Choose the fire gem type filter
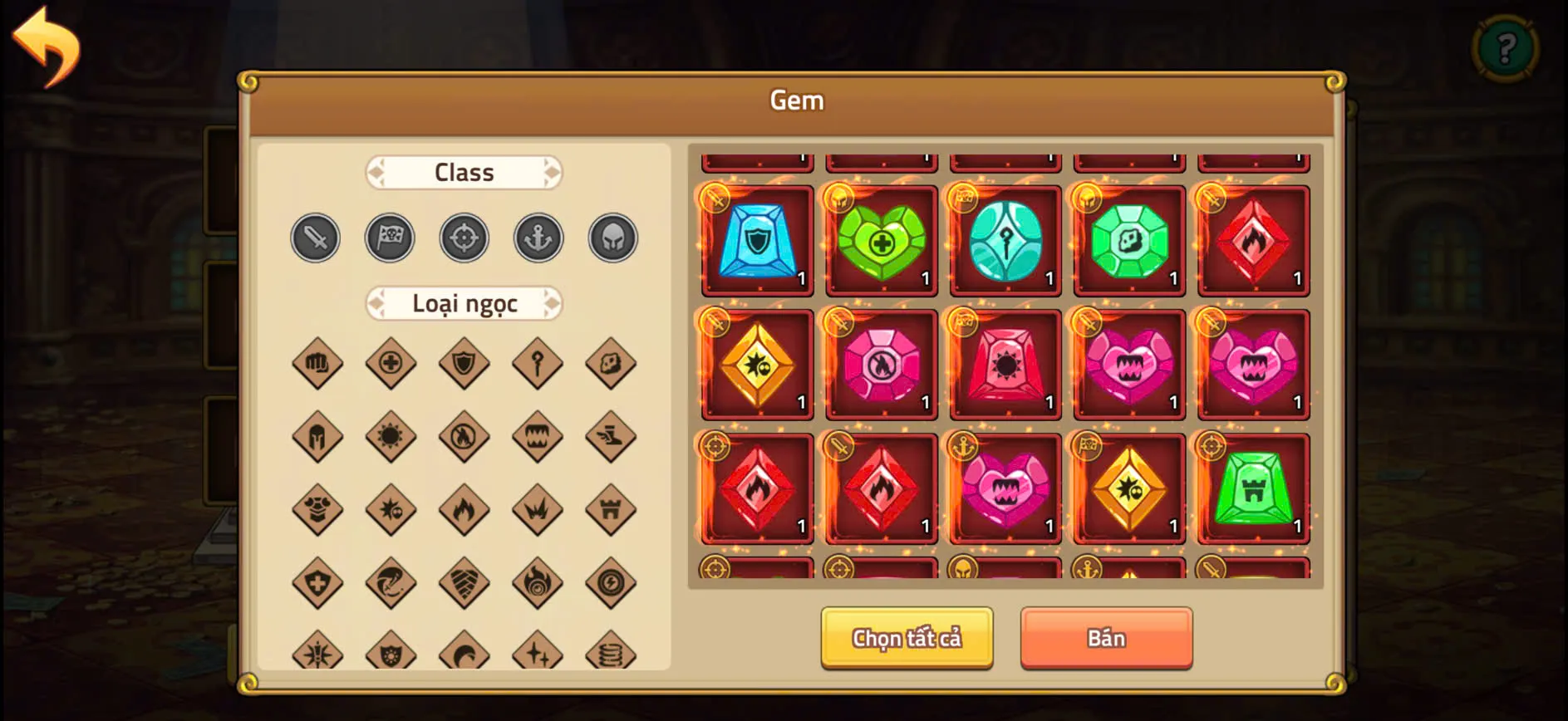Viewport: 1568px width, 721px height. tap(465, 509)
